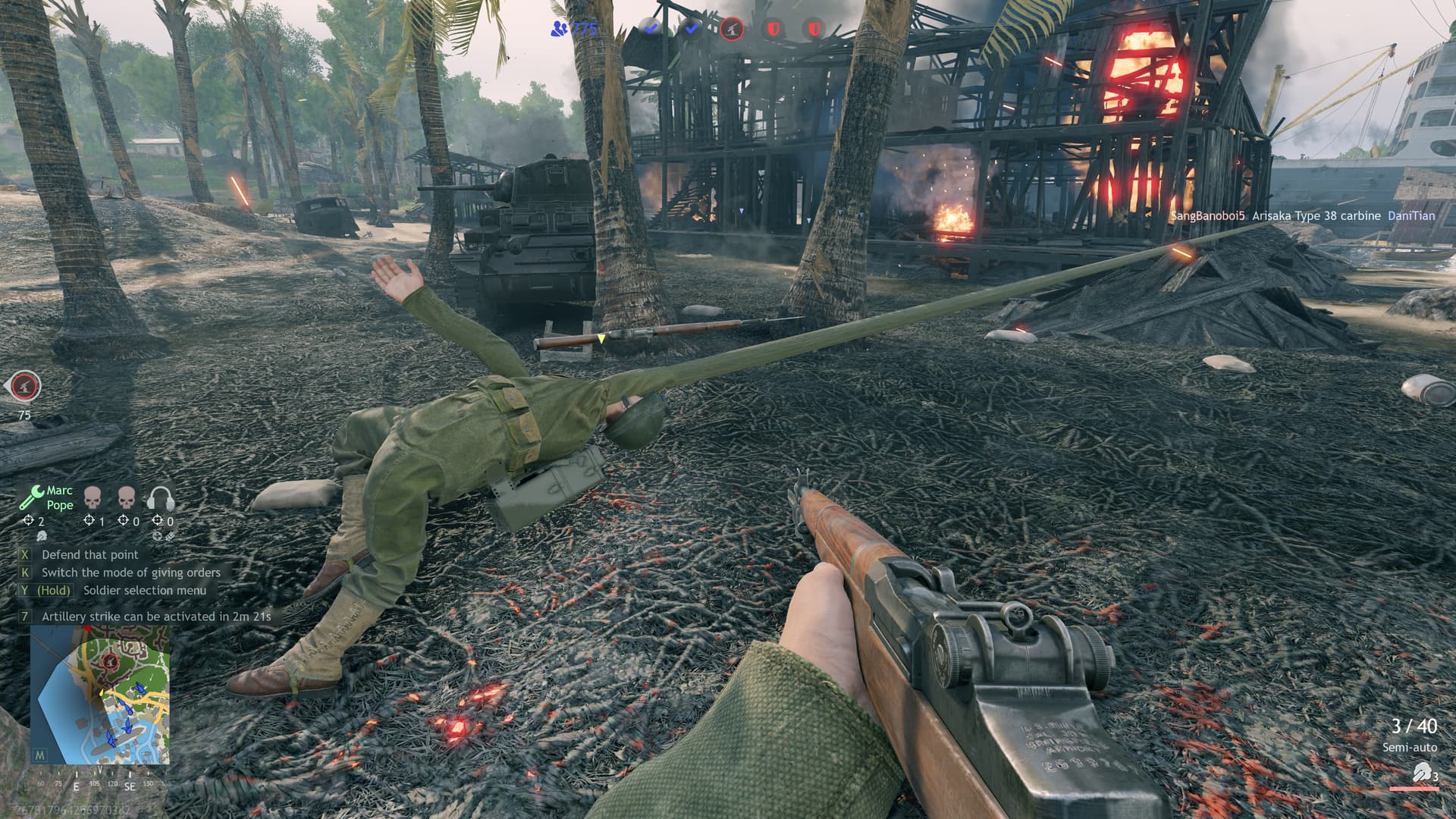The width and height of the screenshot is (1456, 819).
Task: Click the off-screen objective marker showing 75
Action: click(27, 387)
